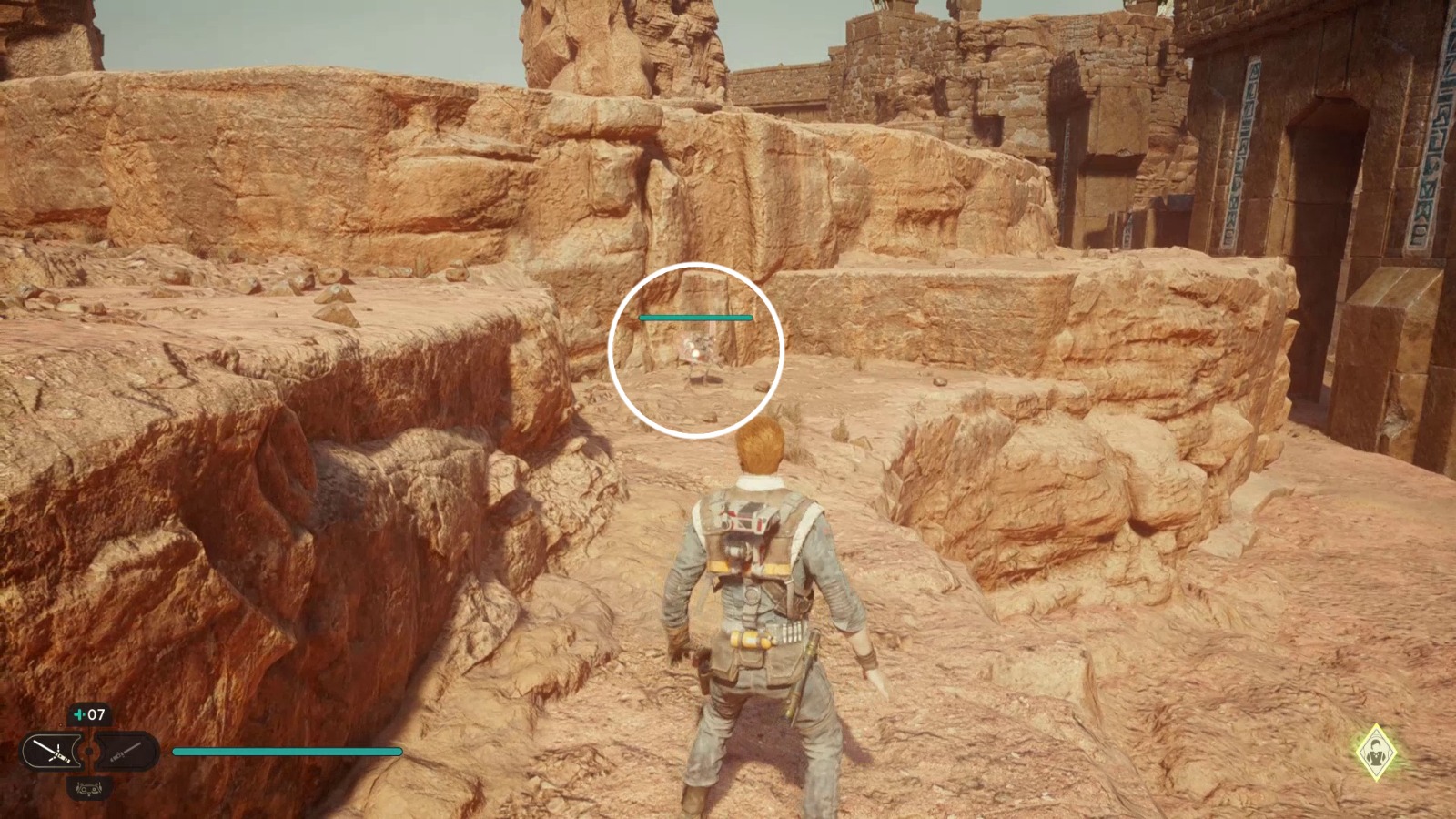1456x819 pixels.
Task: Click the teal health cross stim icon
Action: point(80,713)
